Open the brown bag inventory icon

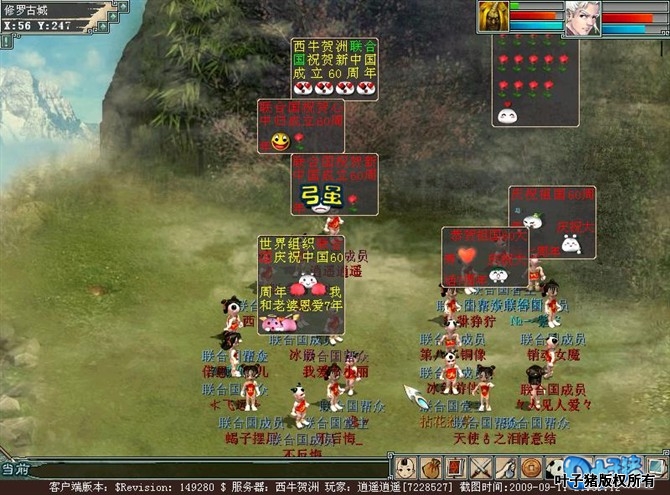pyautogui.click(x=430, y=466)
